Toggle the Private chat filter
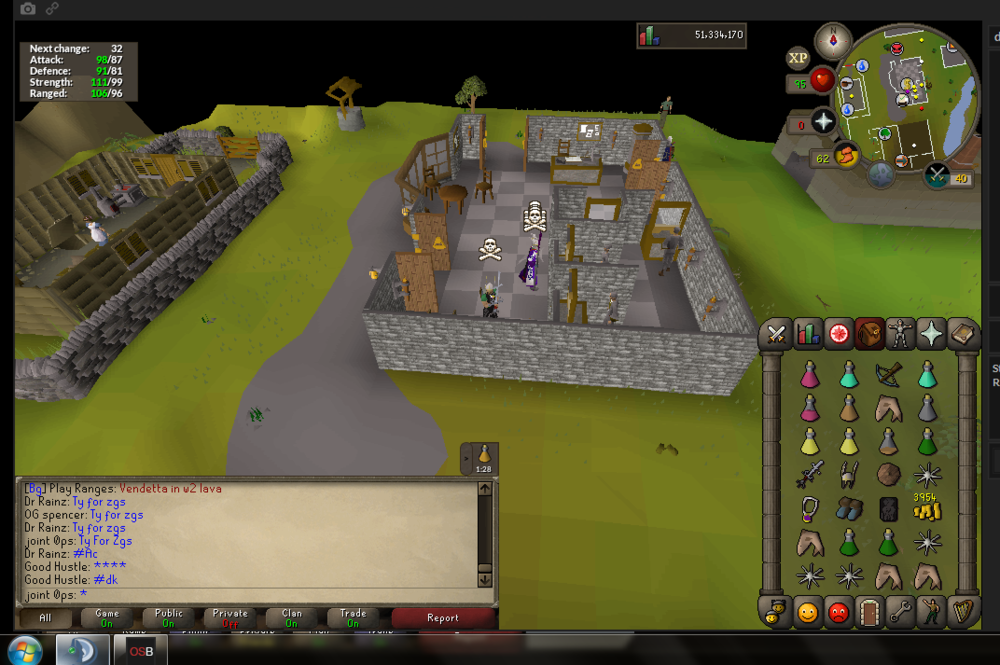Screen dimensions: 1000x665 pyautogui.click(x=230, y=618)
